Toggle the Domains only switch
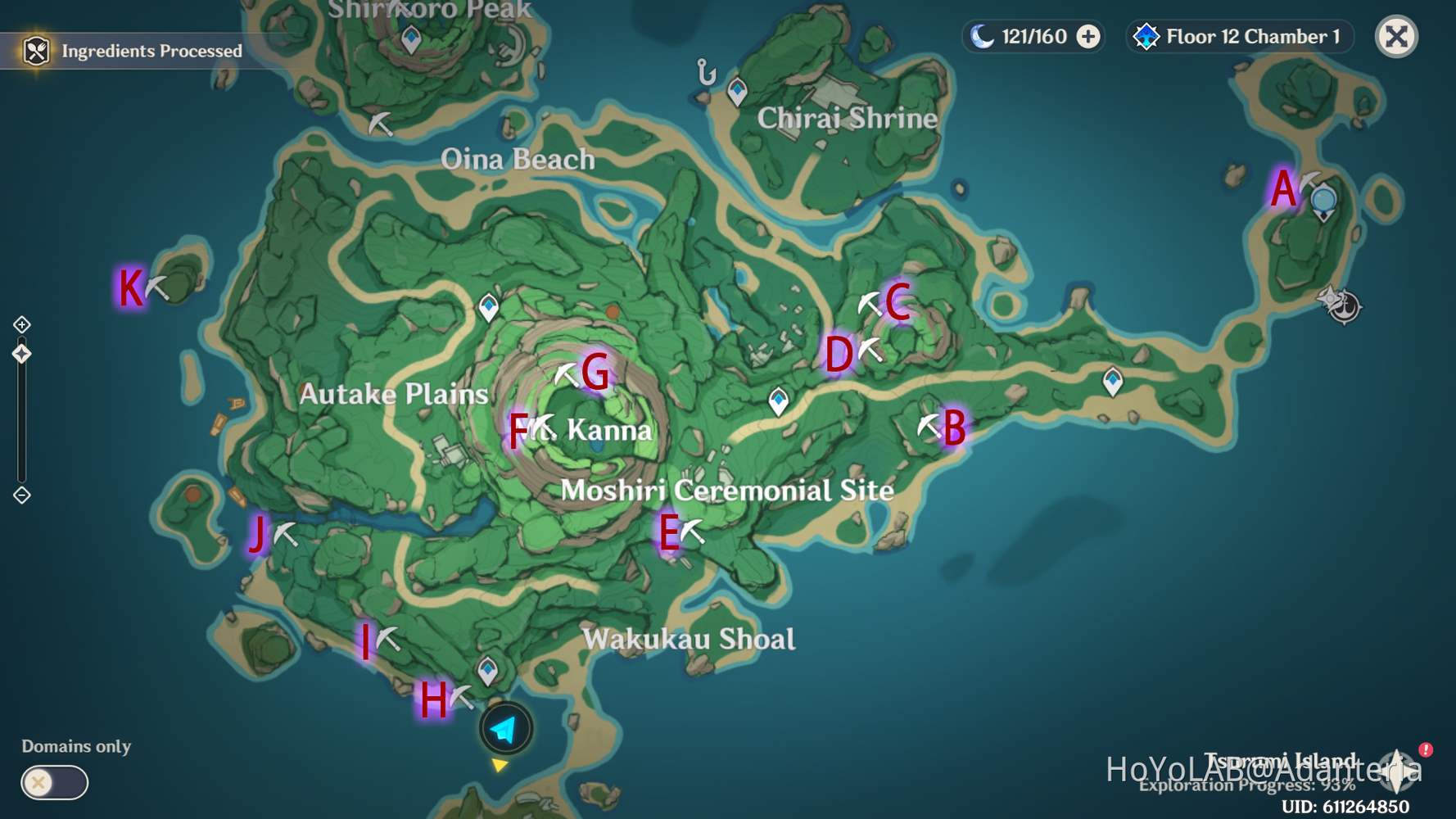The image size is (1456, 819). coord(53,783)
